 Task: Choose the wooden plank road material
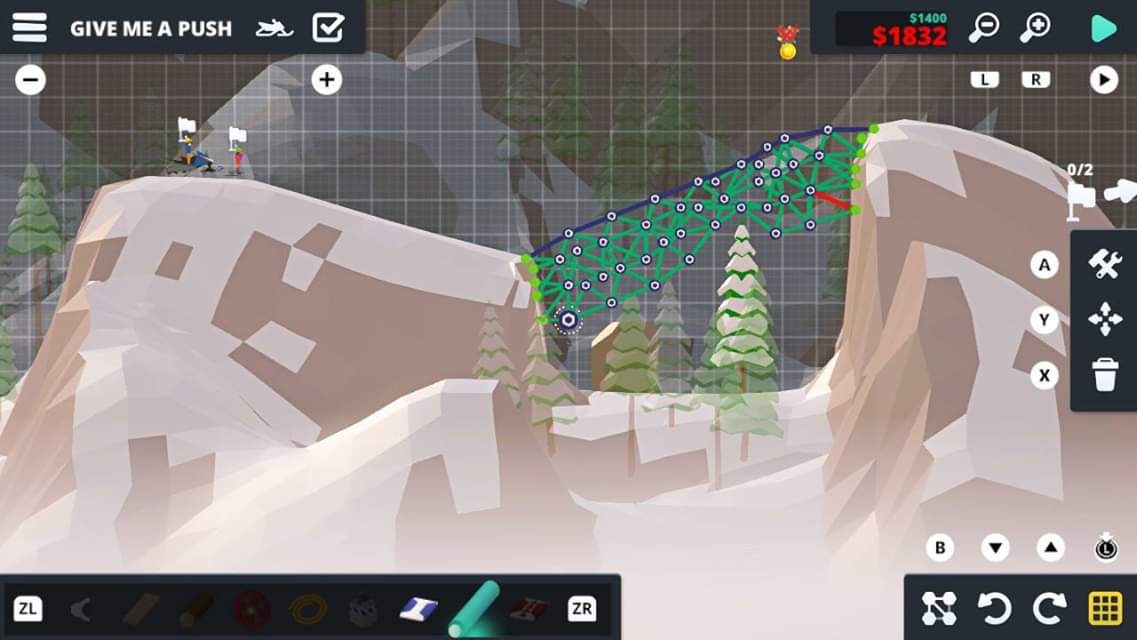tap(141, 608)
